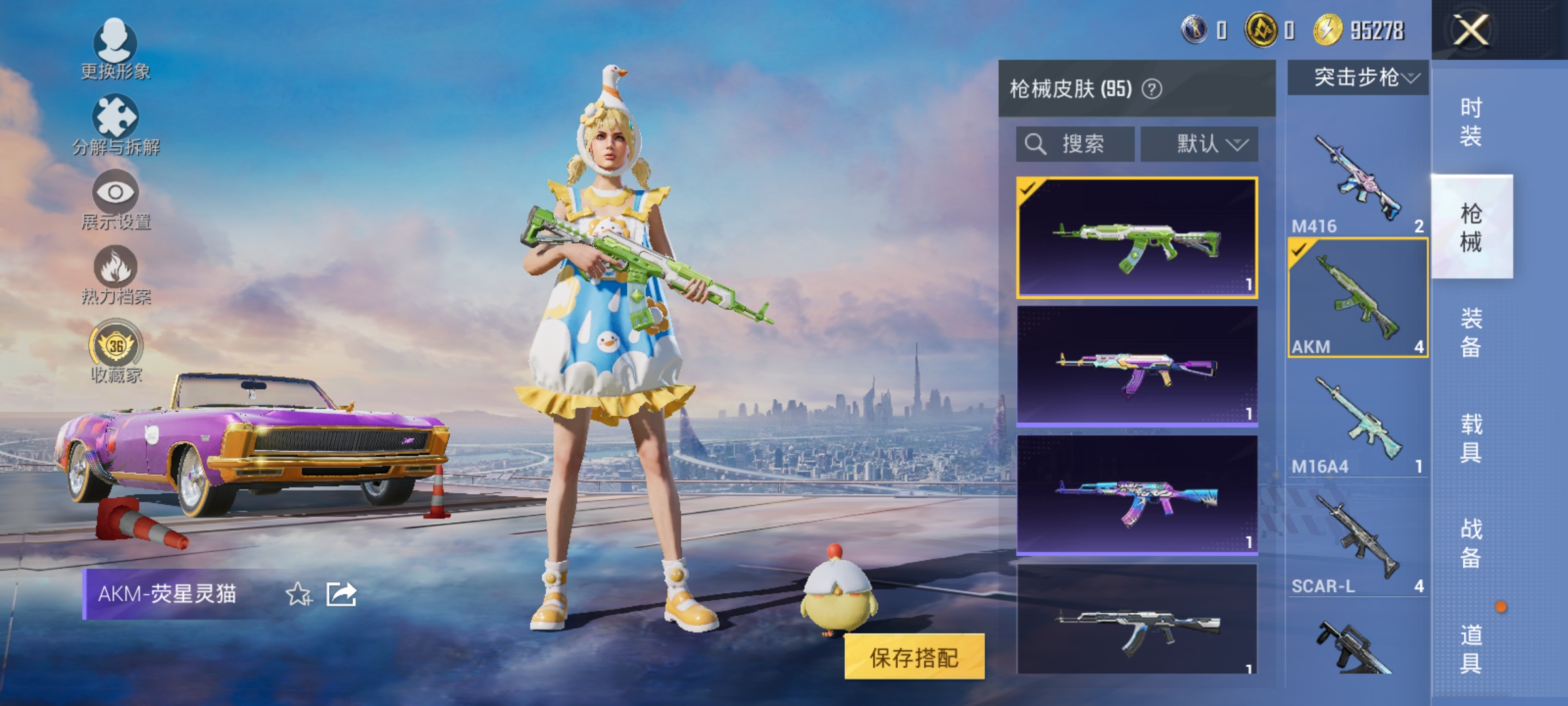Open the 默认 sort order dropdown
This screenshot has height=706, width=1568.
[x=1199, y=144]
